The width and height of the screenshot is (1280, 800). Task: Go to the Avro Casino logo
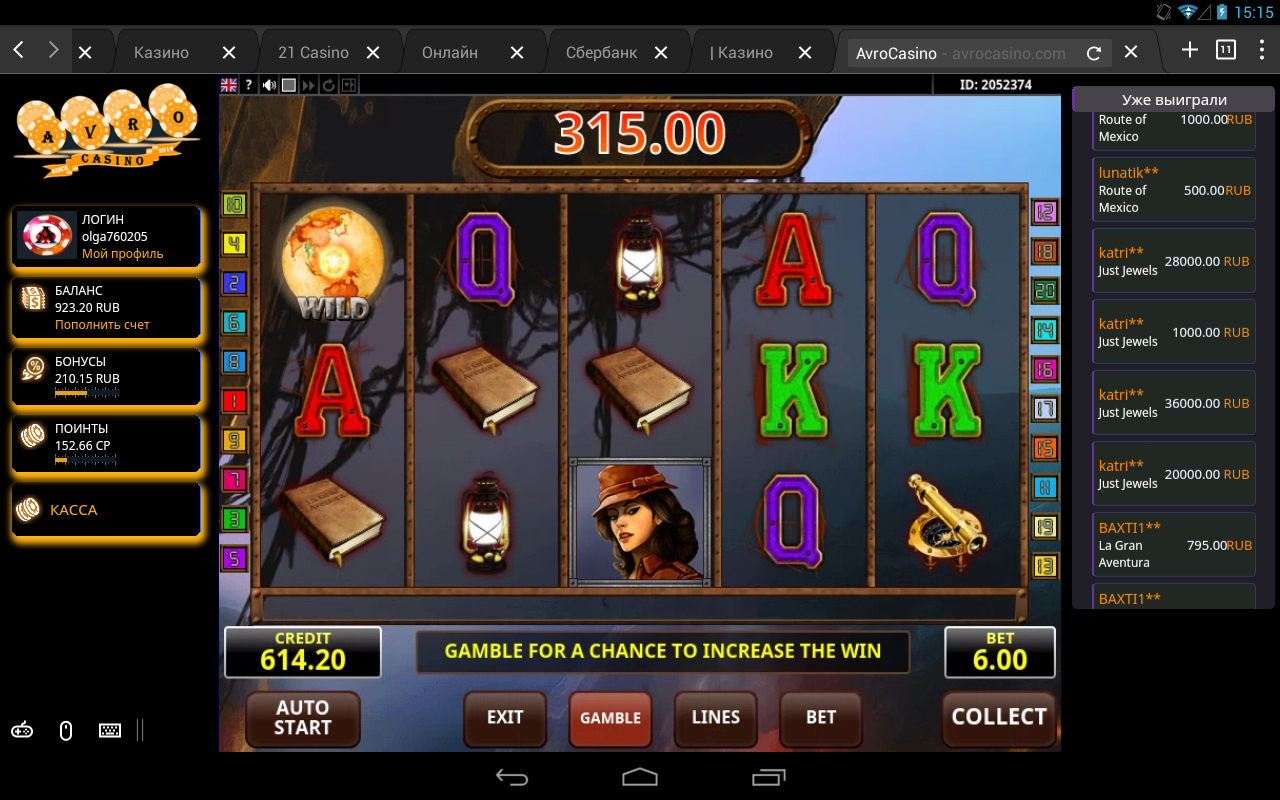coord(106,132)
